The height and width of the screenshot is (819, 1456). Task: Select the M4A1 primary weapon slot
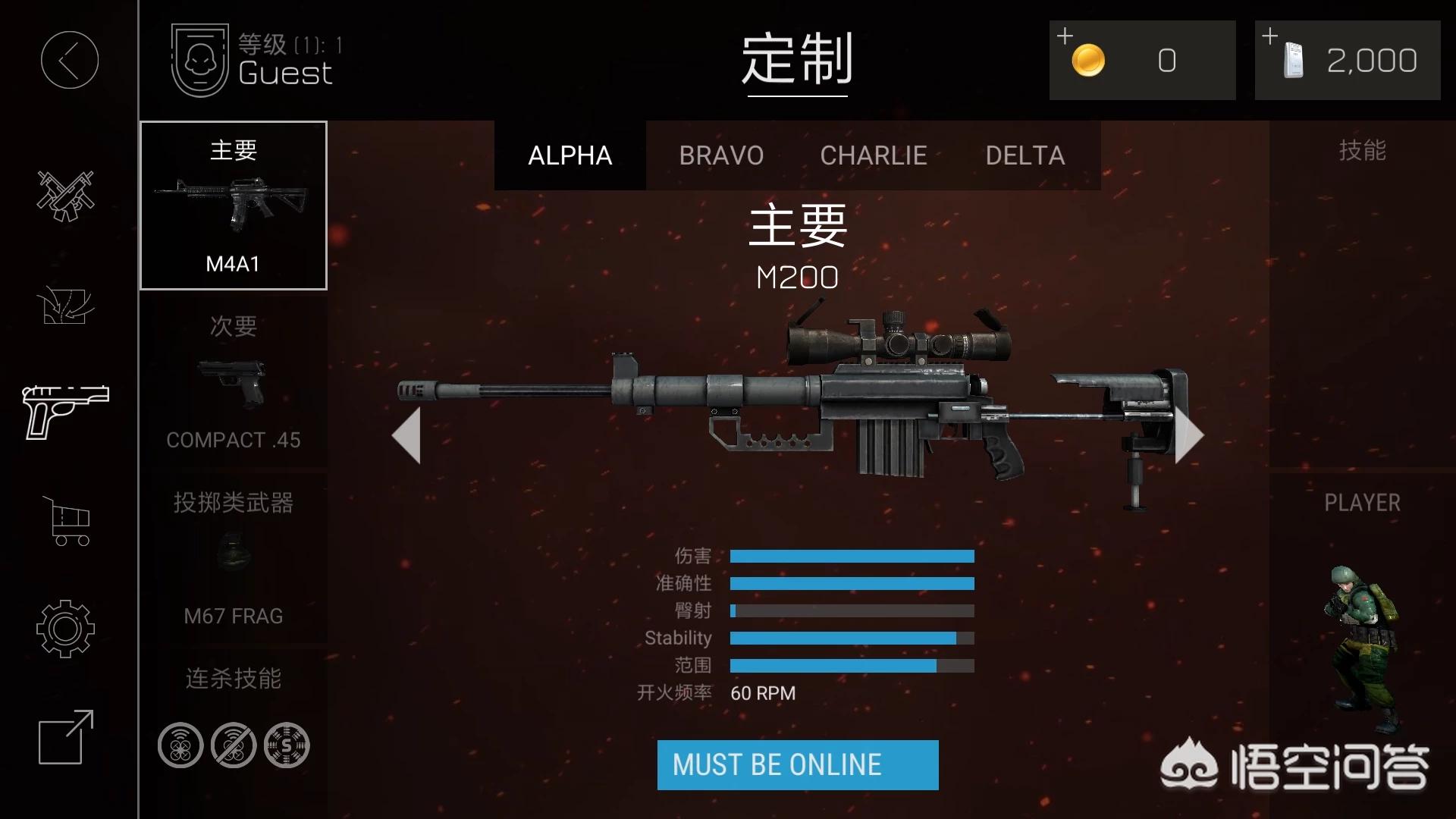click(x=234, y=206)
